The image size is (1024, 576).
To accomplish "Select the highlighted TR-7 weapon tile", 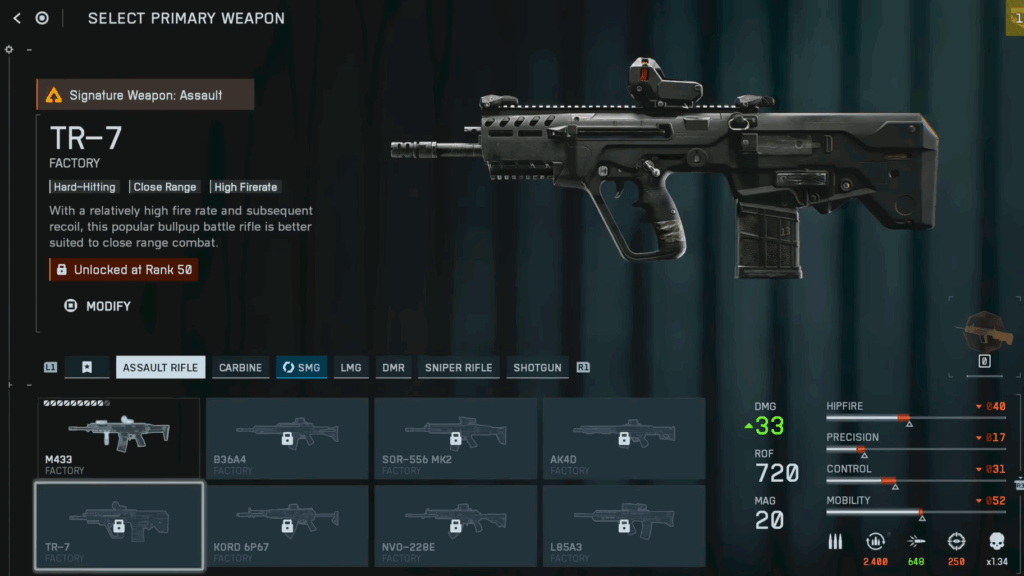I will pyautogui.click(x=119, y=526).
